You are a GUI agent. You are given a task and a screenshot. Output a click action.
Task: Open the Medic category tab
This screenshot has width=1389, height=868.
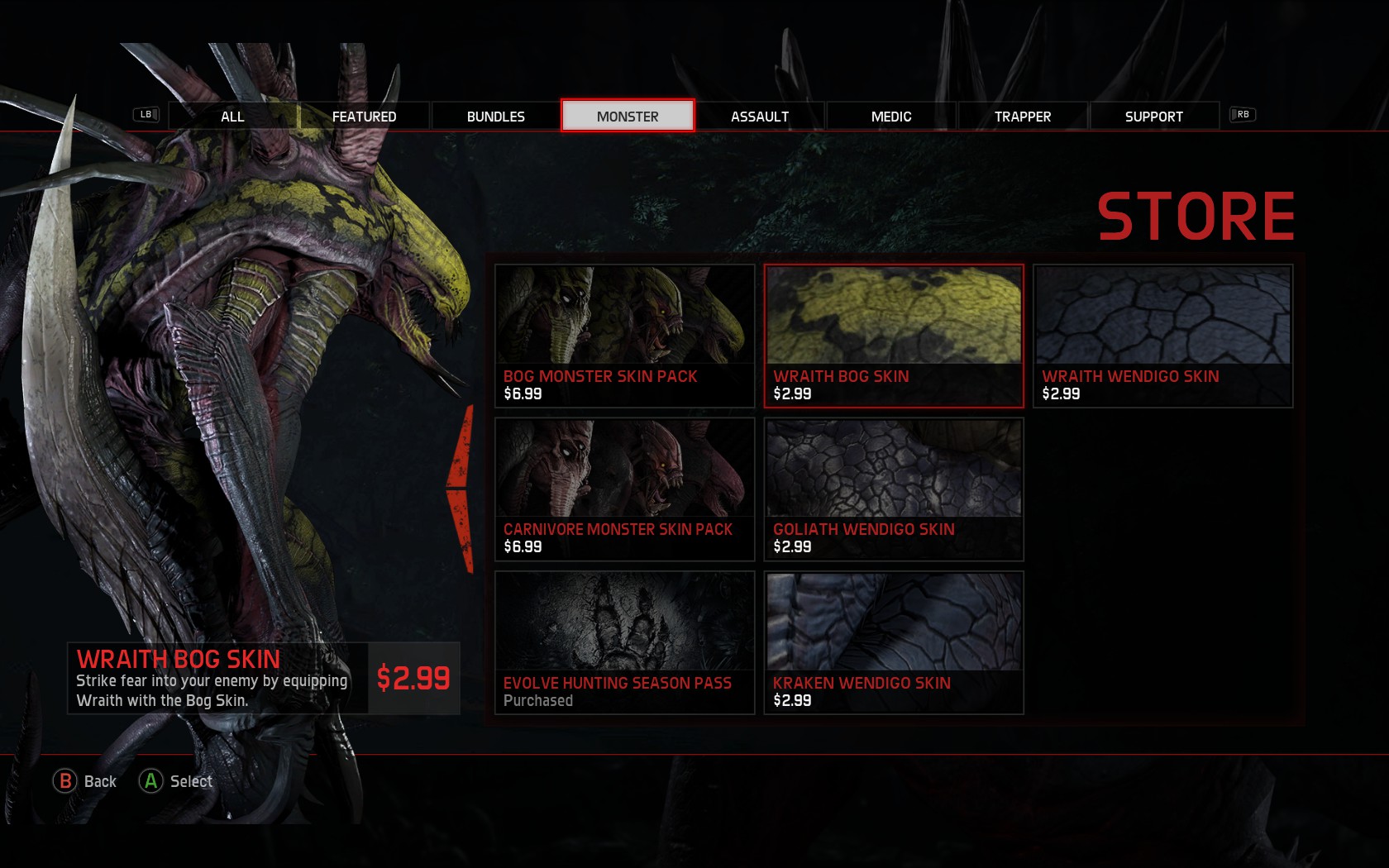[x=890, y=117]
